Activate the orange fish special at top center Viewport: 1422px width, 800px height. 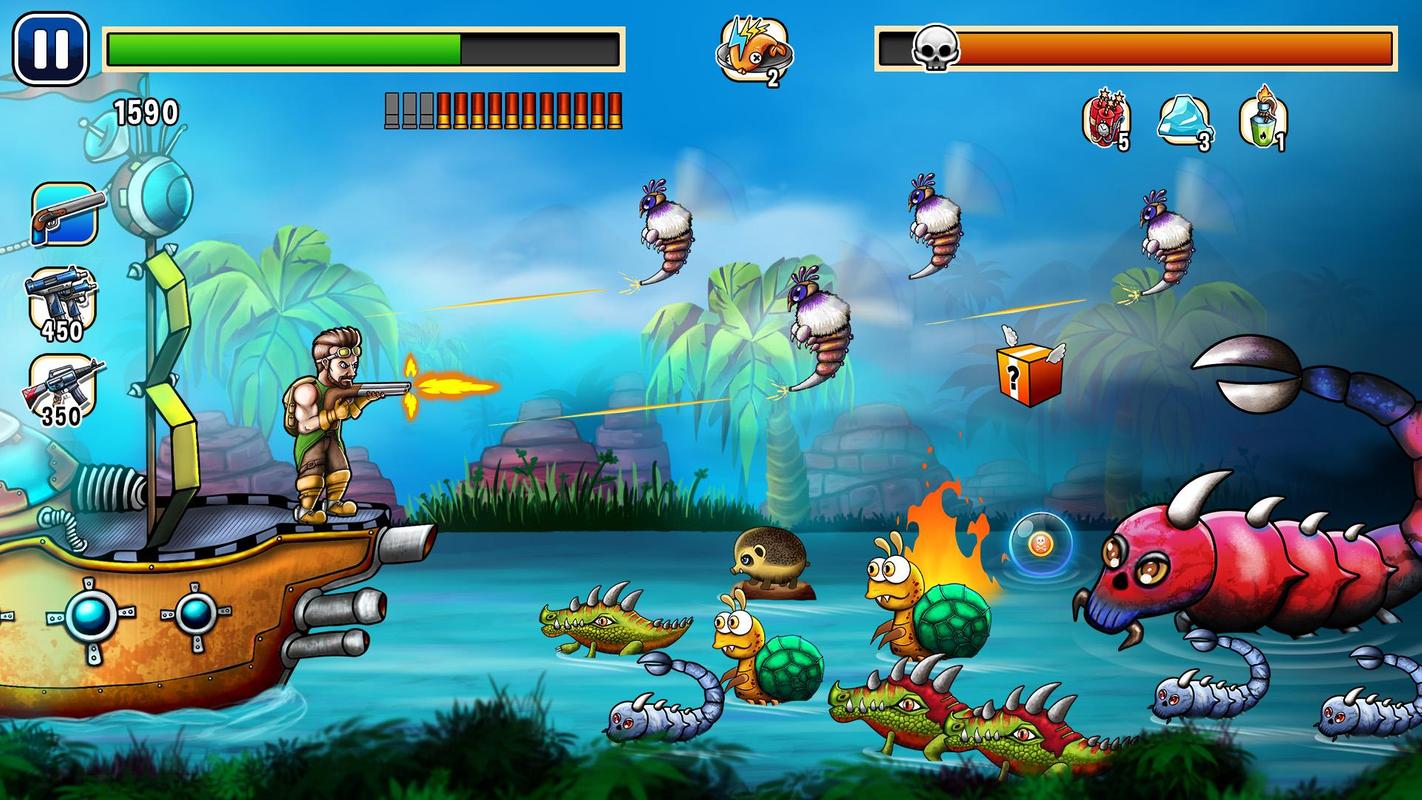click(753, 50)
